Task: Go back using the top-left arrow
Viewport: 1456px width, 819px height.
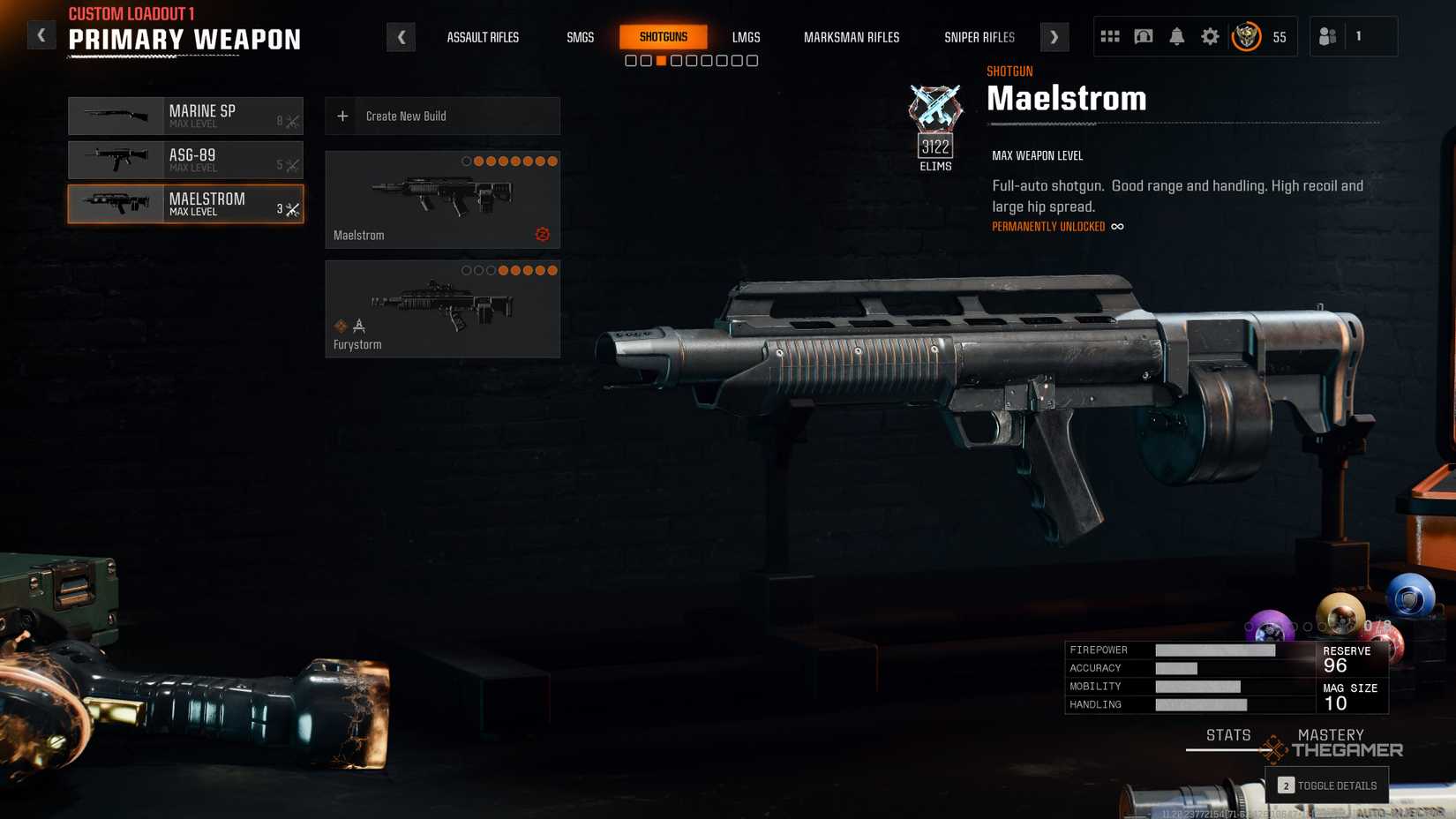Action: [x=41, y=36]
